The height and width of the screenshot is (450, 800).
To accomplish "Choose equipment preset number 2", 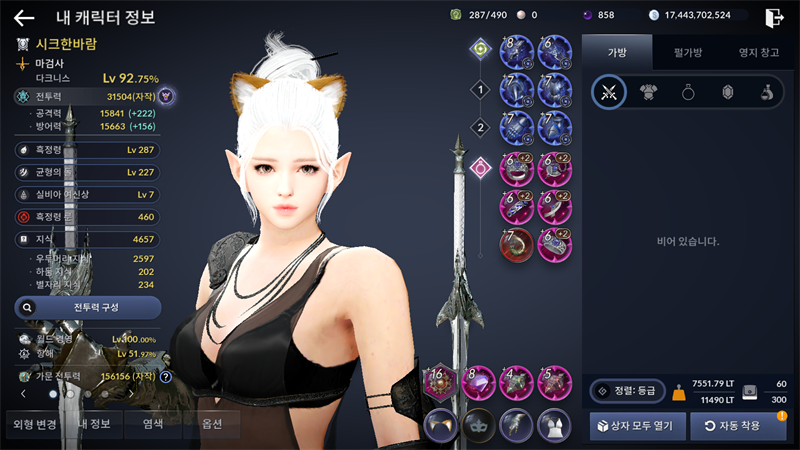I will coord(480,127).
